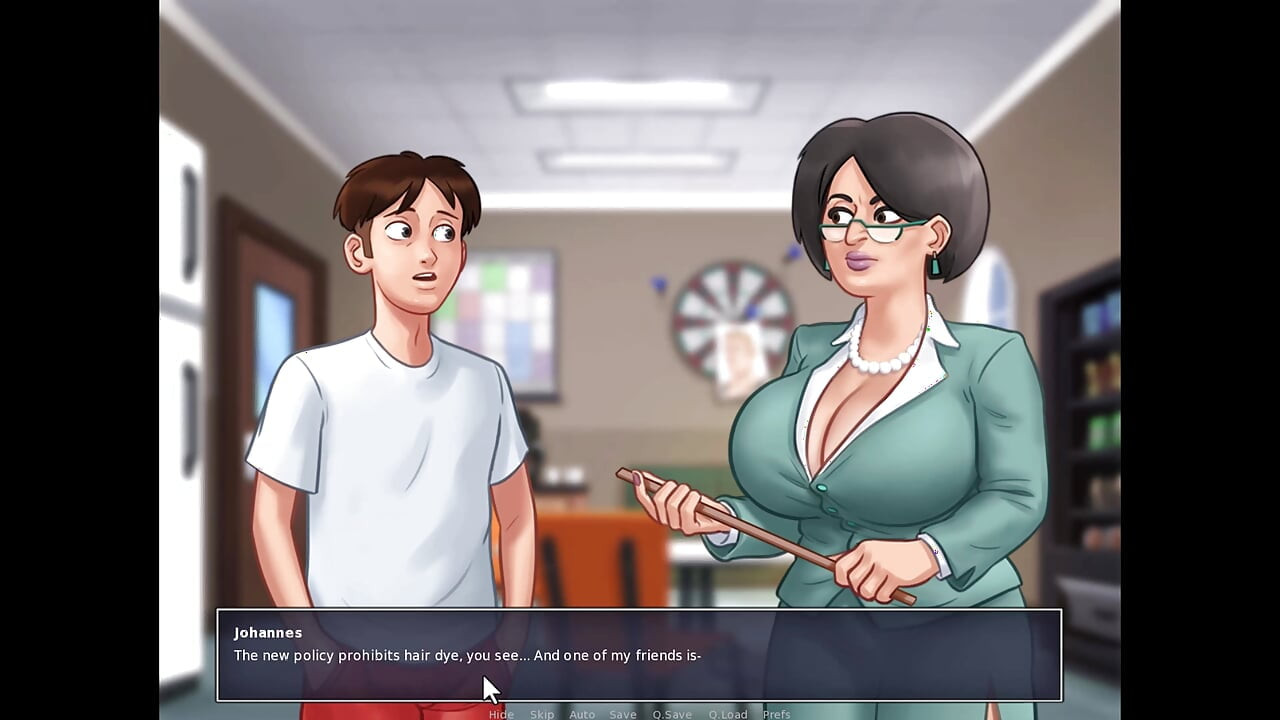Select the Save quick menu entry
The height and width of the screenshot is (720, 1280).
622,714
